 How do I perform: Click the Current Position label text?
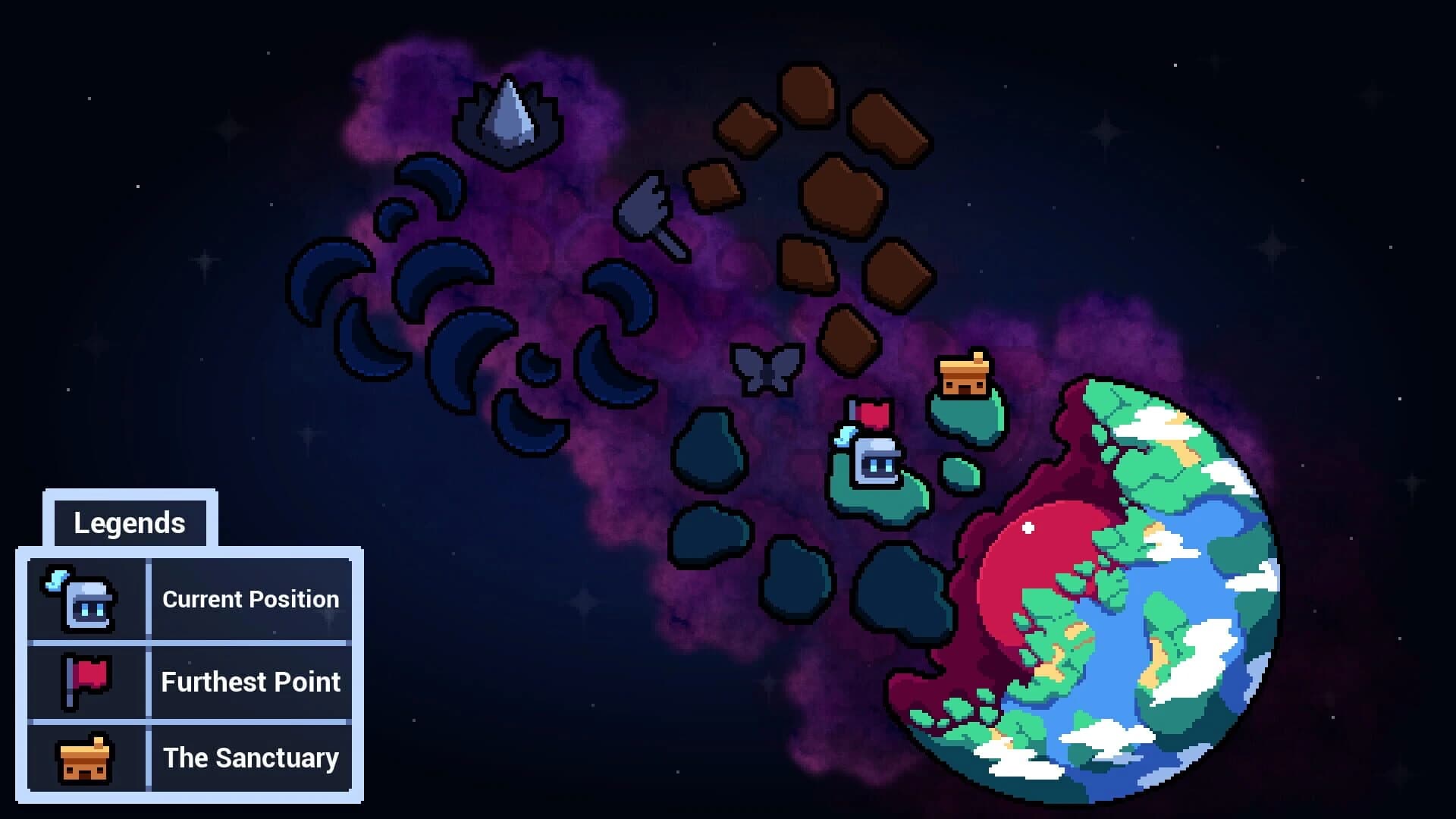(x=250, y=599)
